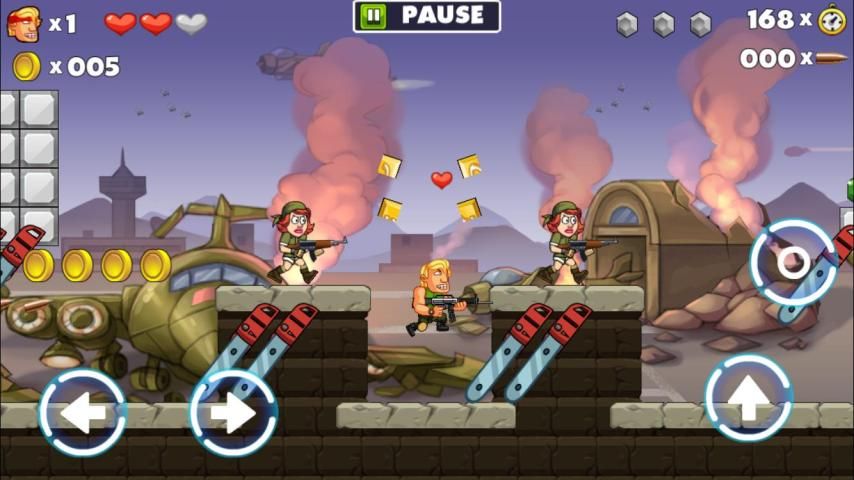
Task: Activate the circular fire button
Action: click(x=793, y=262)
